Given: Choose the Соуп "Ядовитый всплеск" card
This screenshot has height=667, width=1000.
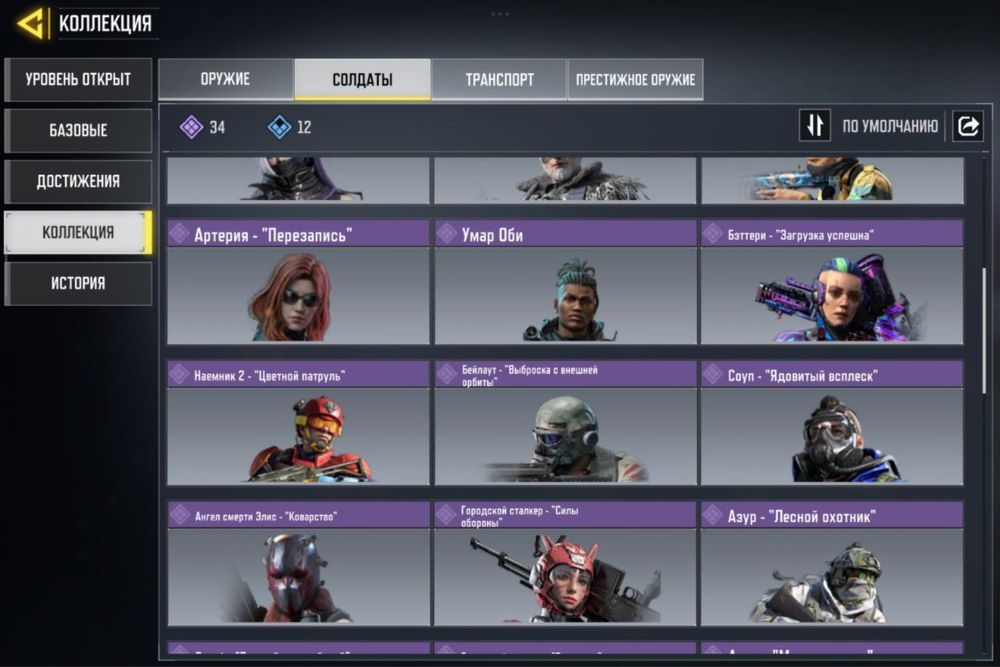Looking at the screenshot, I should (832, 423).
